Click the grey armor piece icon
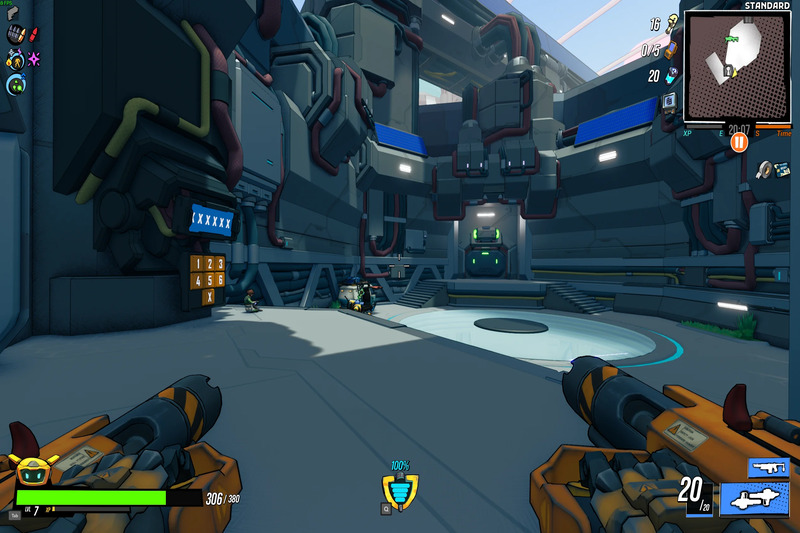Screen dimensions: 800x533 tap(13, 13)
